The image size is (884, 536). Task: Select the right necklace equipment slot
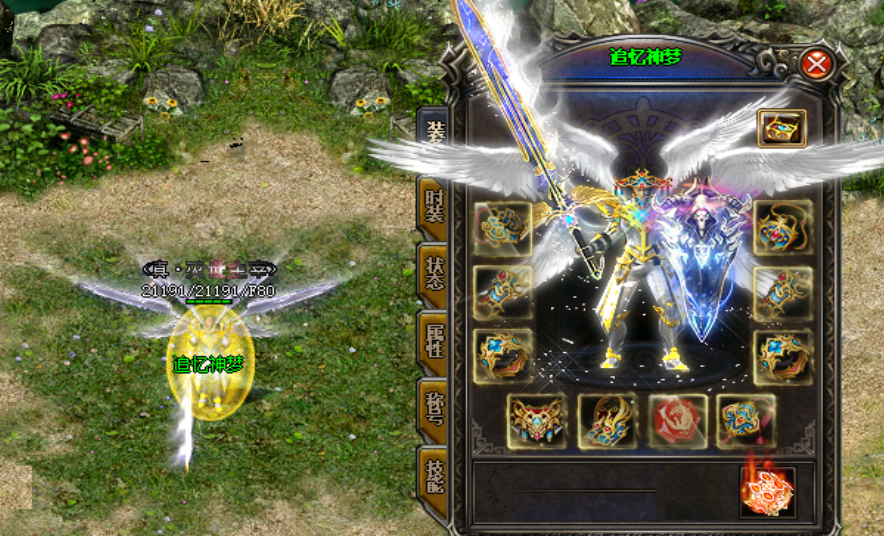click(782, 228)
